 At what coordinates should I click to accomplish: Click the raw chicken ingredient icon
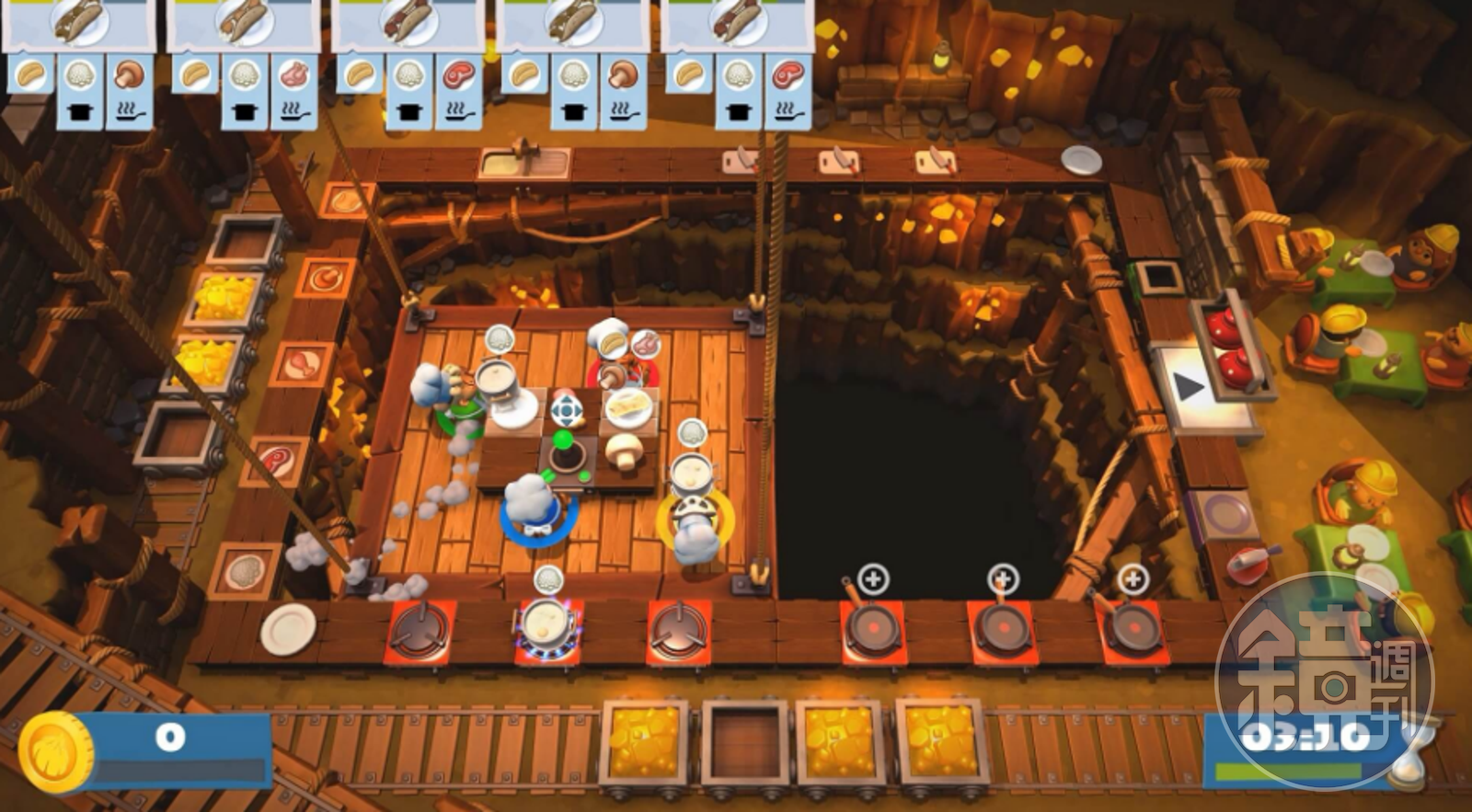tap(296, 75)
